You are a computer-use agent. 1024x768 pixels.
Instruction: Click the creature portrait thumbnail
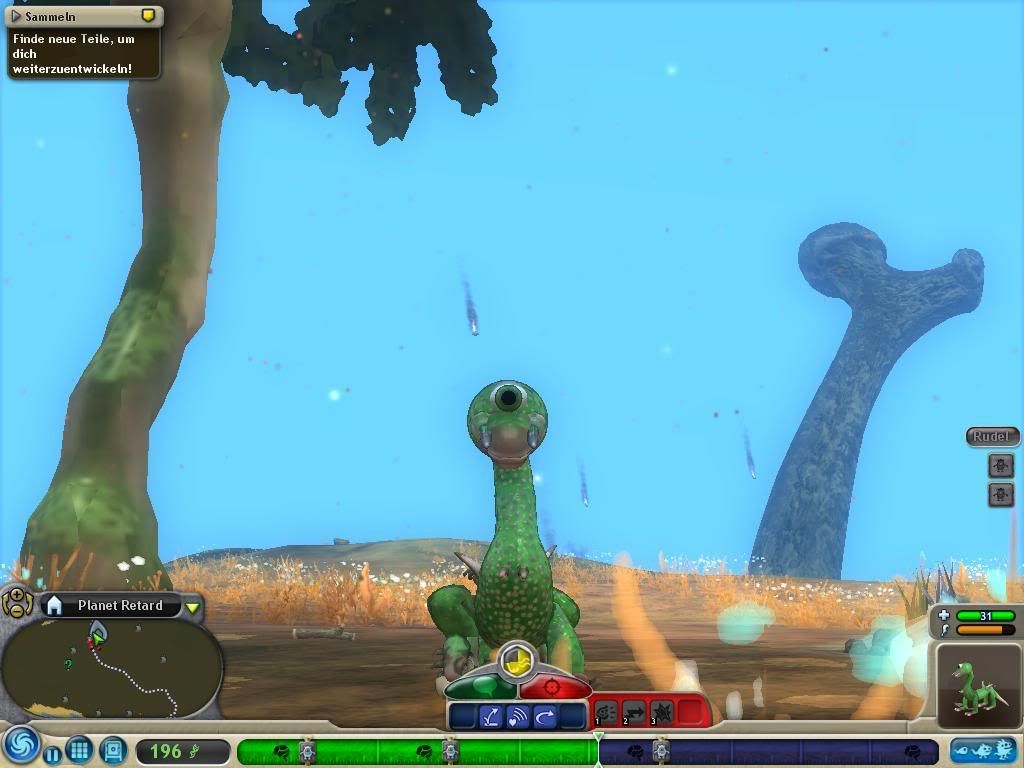pos(977,684)
